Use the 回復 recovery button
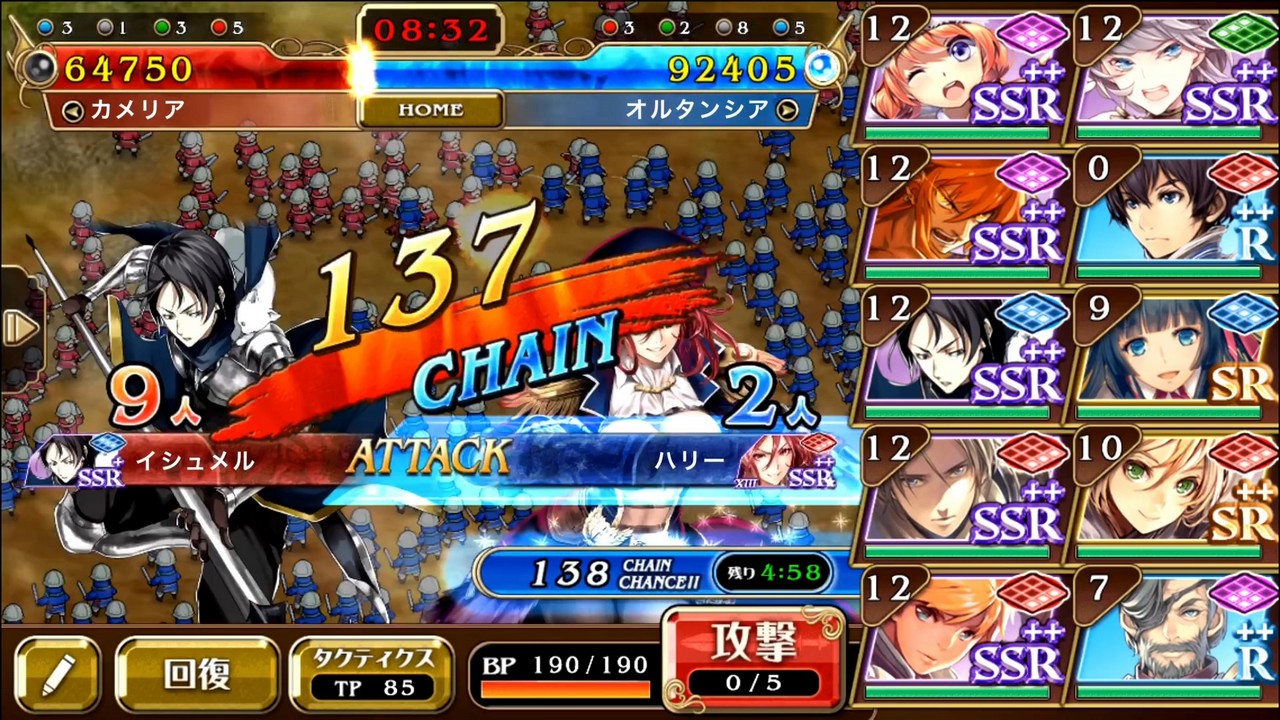Viewport: 1280px width, 720px height. (197, 675)
